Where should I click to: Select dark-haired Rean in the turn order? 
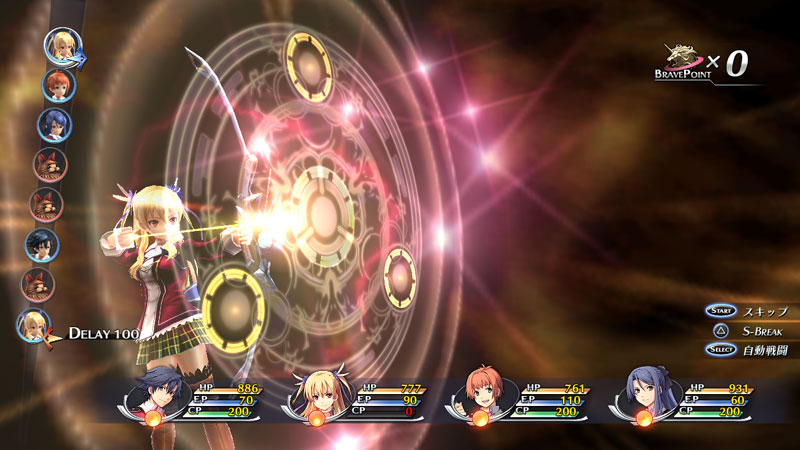[42, 244]
